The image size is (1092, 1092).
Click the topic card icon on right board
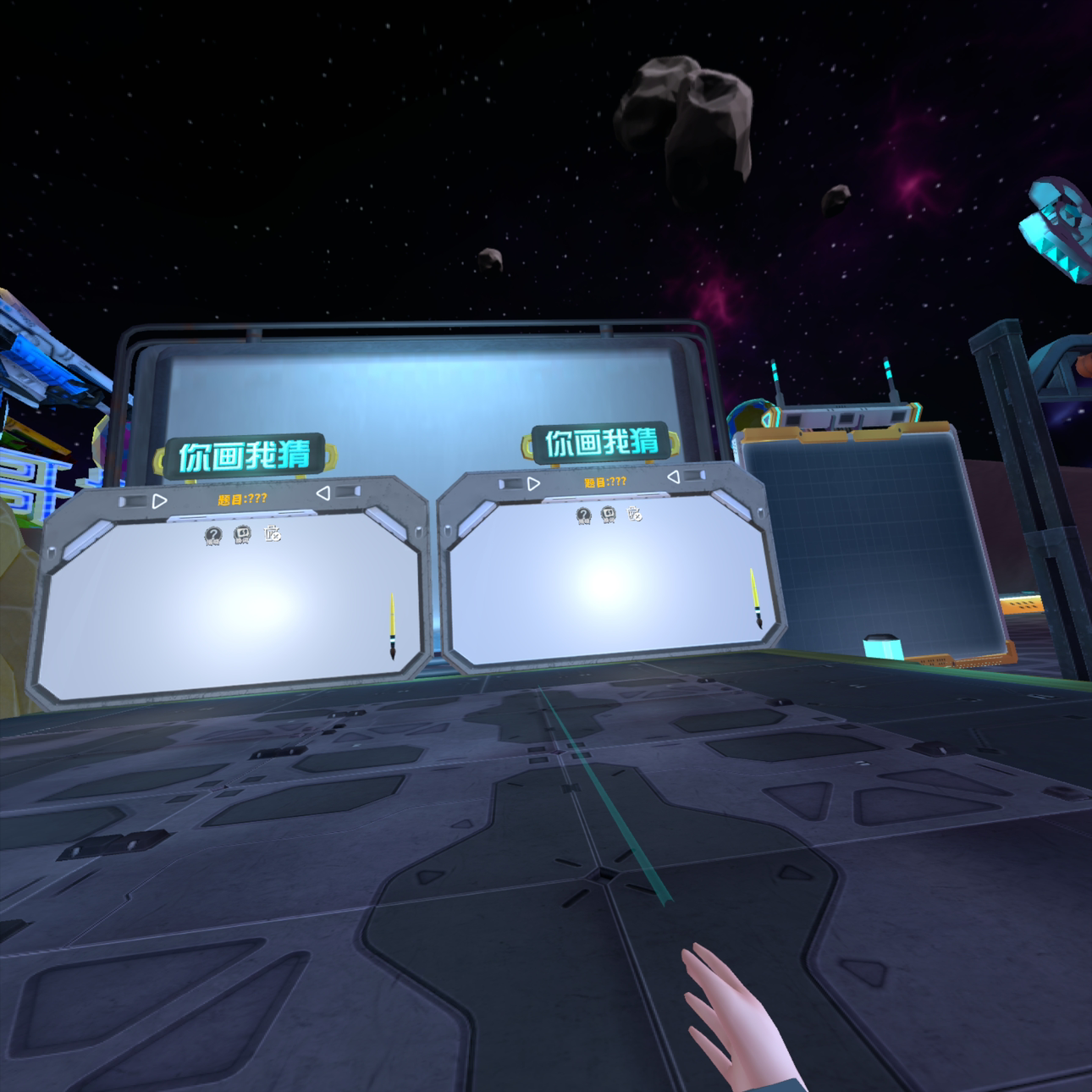point(609,514)
